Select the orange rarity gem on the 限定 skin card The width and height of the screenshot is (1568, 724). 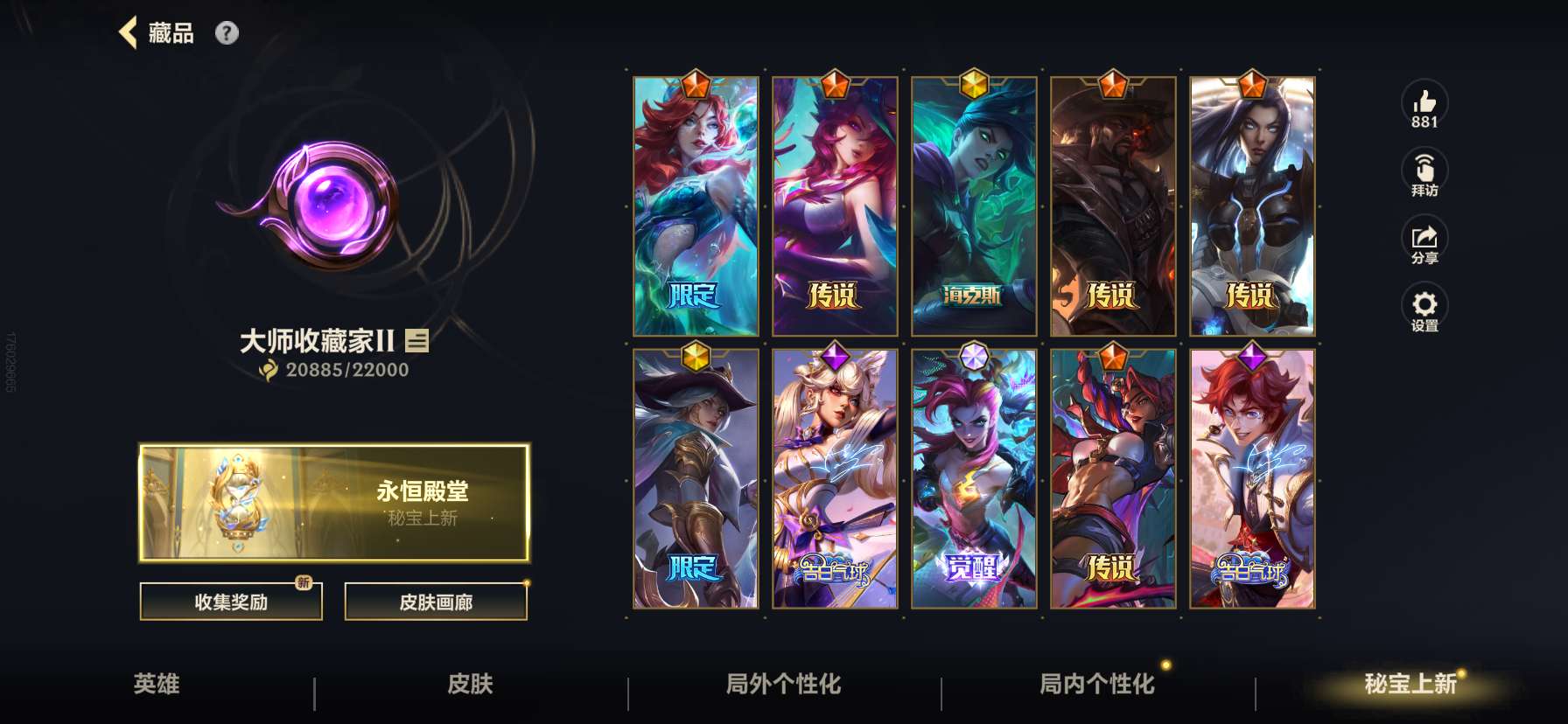(696, 85)
